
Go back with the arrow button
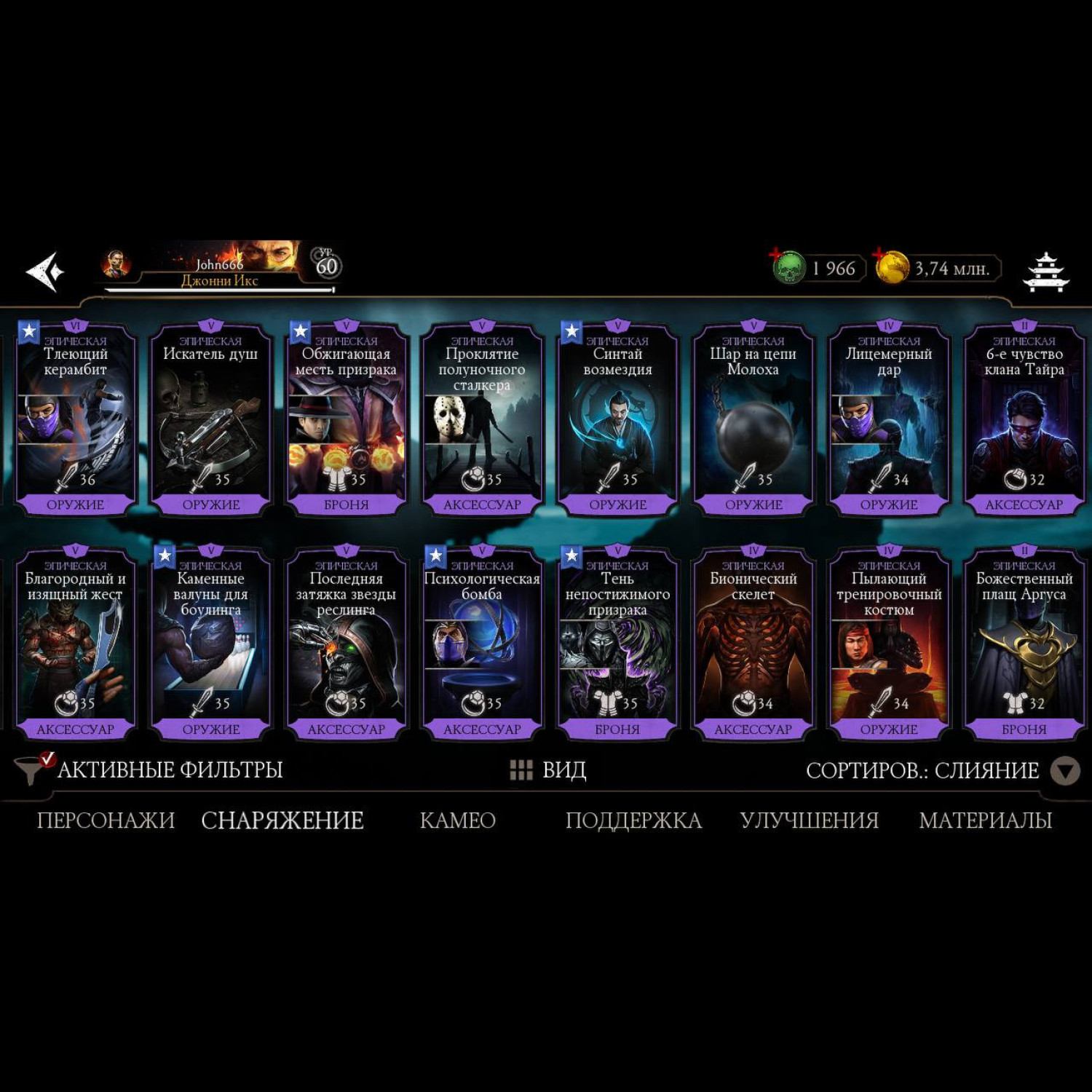[x=45, y=272]
